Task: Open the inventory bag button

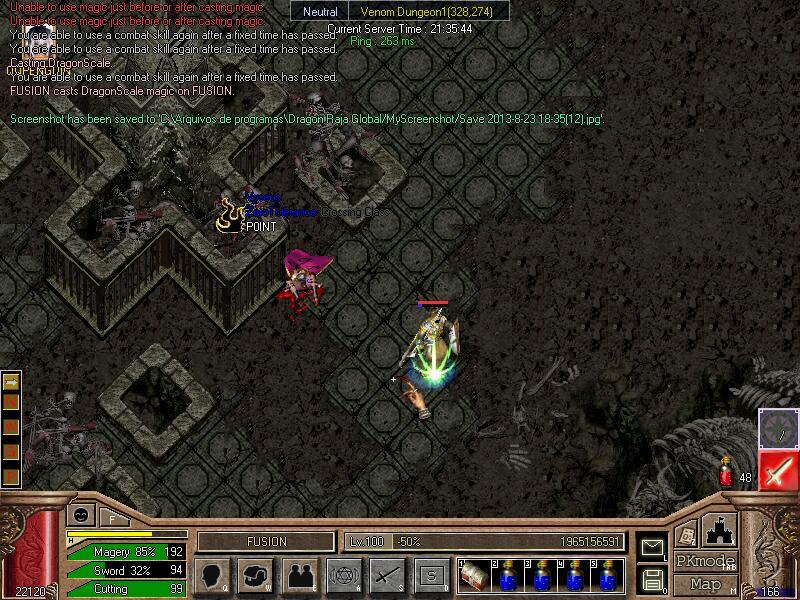Action: coord(257,575)
